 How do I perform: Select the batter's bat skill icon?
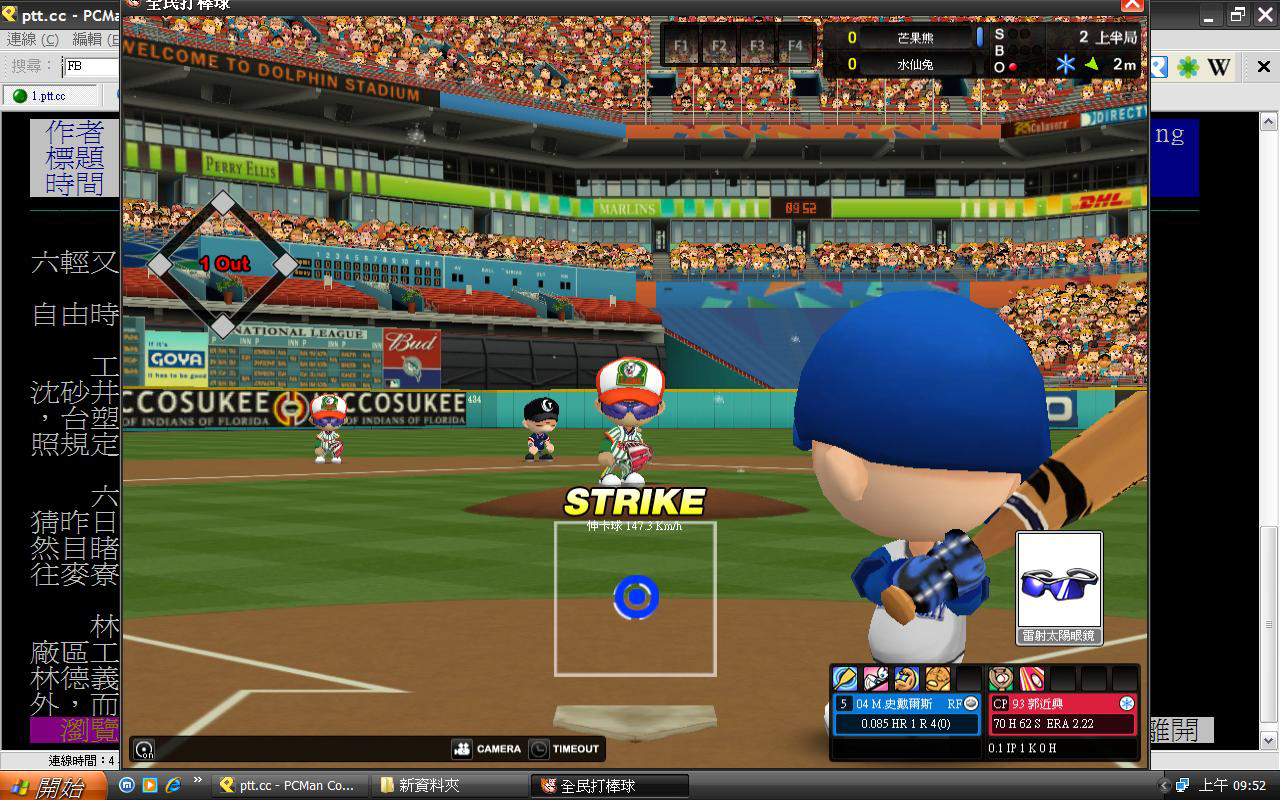[846, 679]
